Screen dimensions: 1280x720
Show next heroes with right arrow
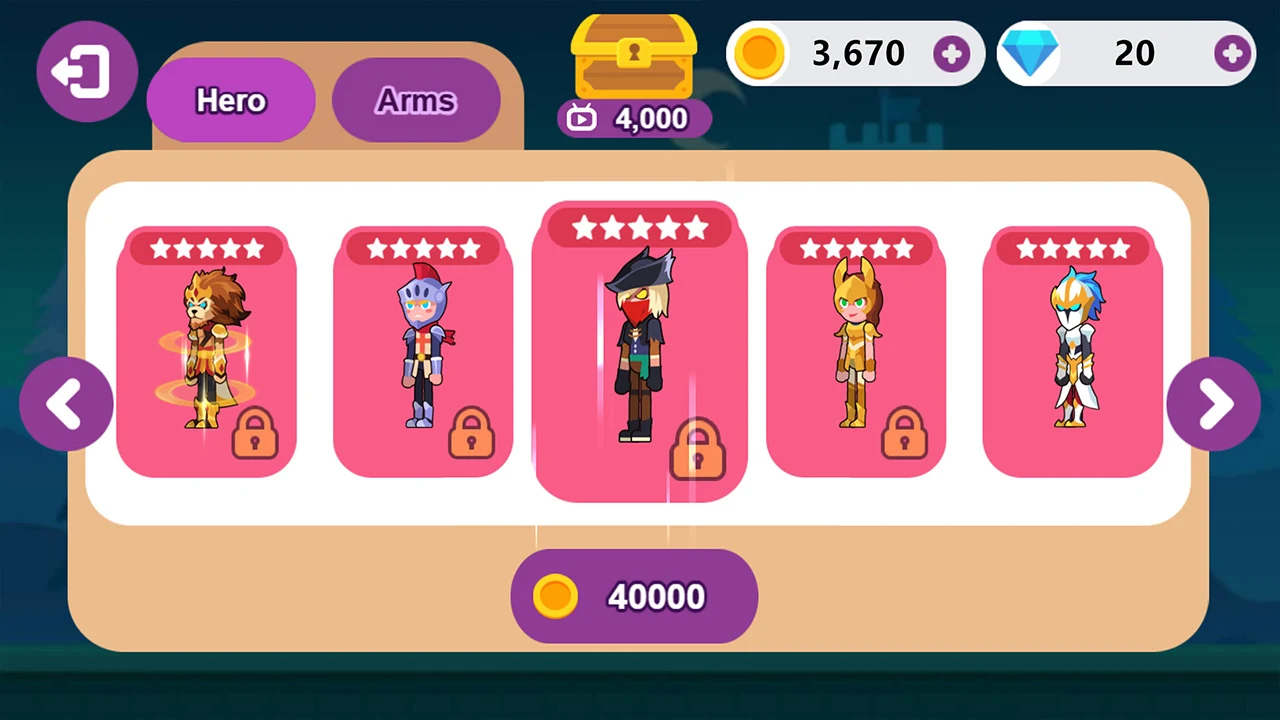click(x=1213, y=404)
